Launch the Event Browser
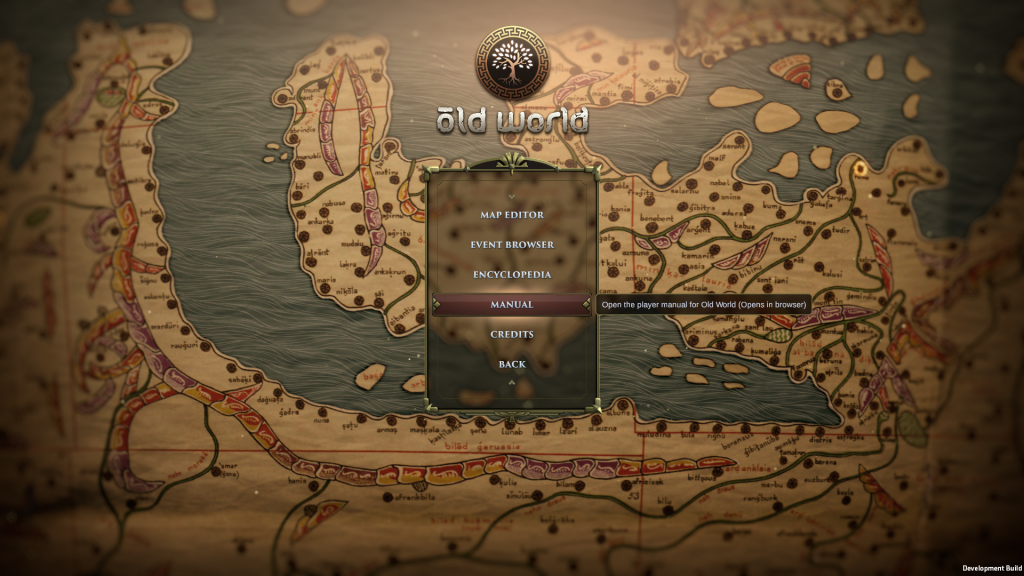The image size is (1024, 576). pos(512,245)
